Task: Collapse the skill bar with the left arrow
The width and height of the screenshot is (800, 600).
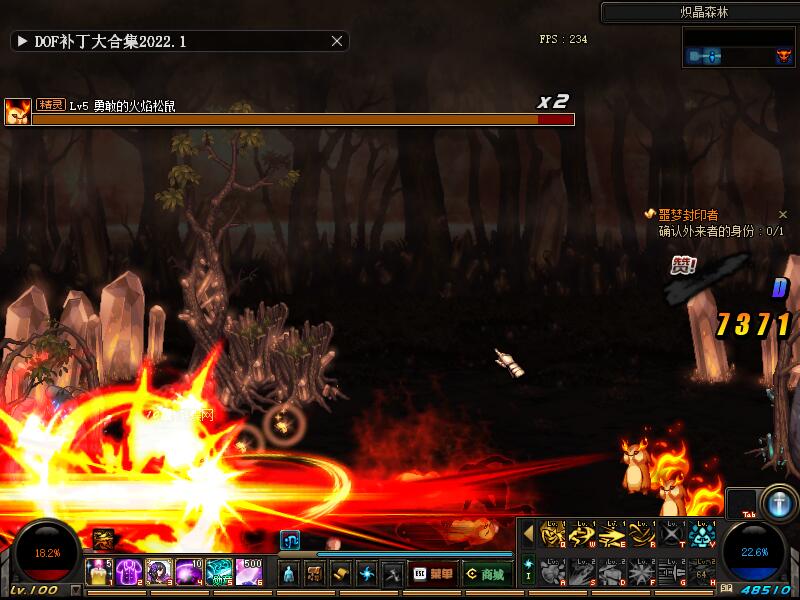Action: 528,535
